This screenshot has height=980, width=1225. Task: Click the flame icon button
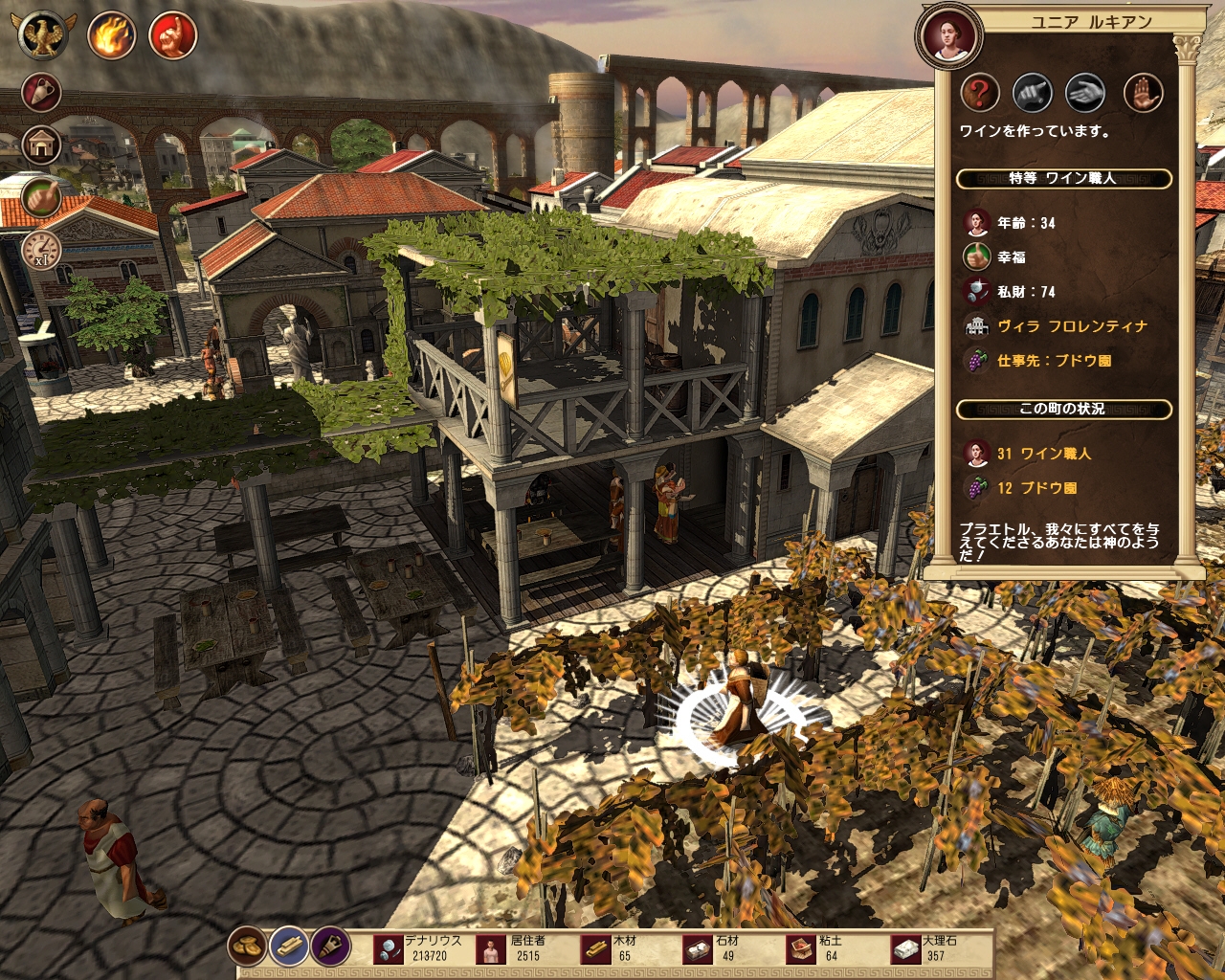111,36
